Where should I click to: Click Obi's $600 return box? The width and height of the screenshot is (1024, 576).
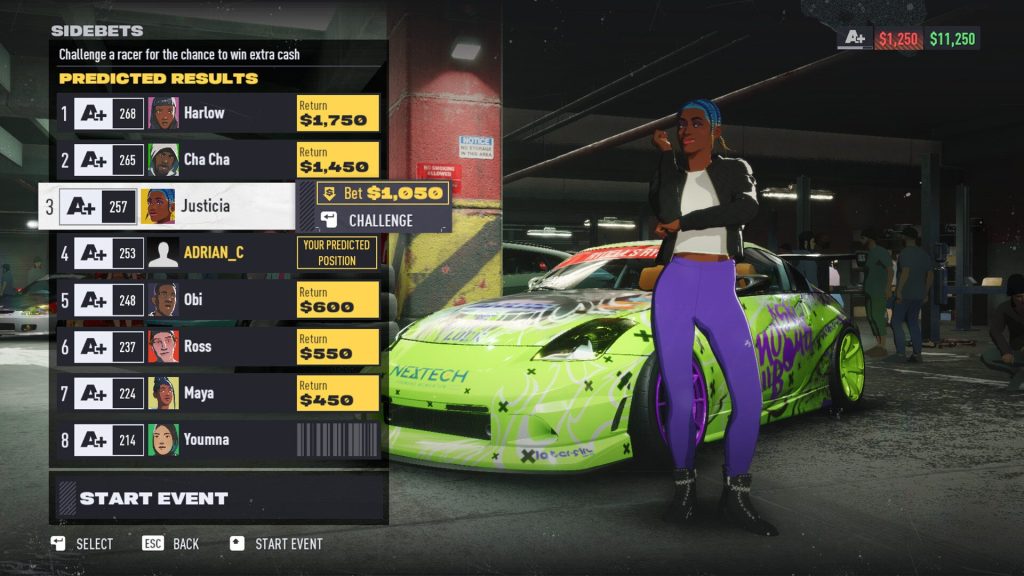pyautogui.click(x=338, y=300)
